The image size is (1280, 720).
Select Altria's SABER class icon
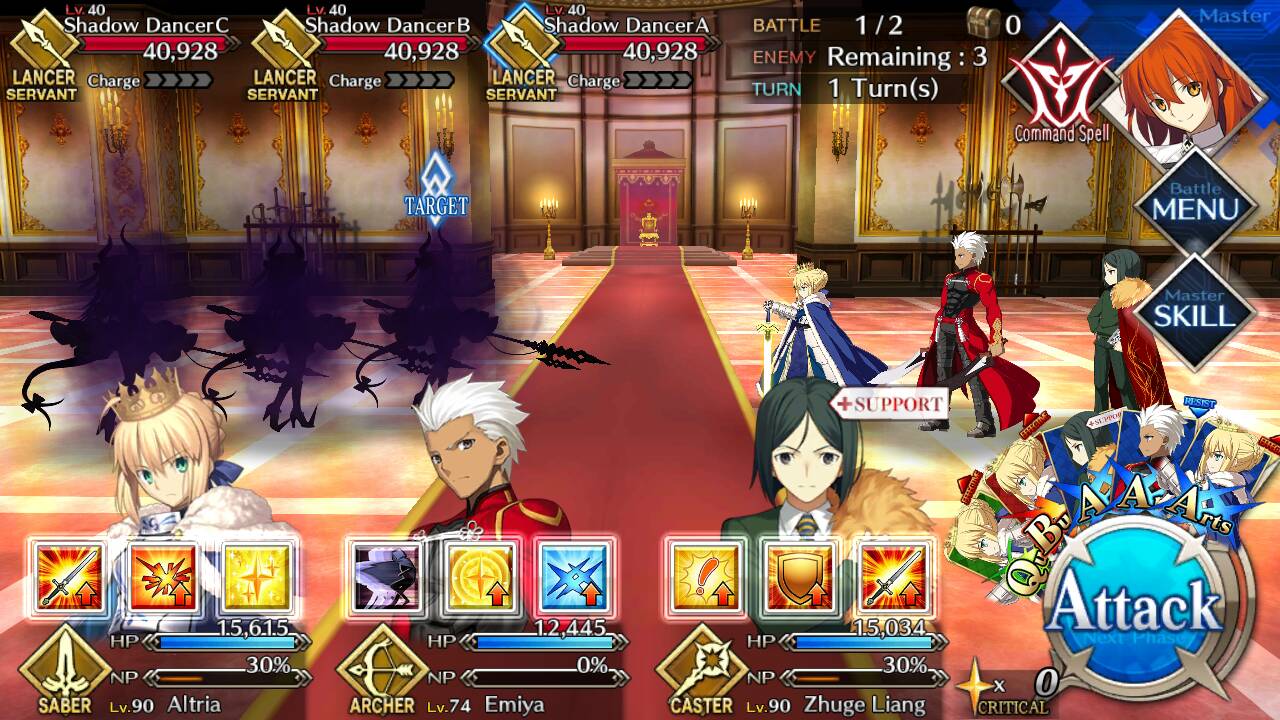[x=63, y=672]
